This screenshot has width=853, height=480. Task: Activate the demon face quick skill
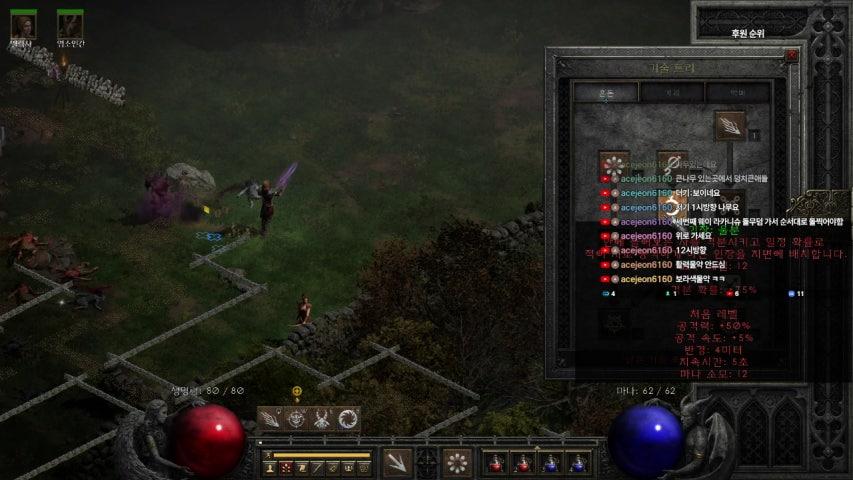pos(297,418)
